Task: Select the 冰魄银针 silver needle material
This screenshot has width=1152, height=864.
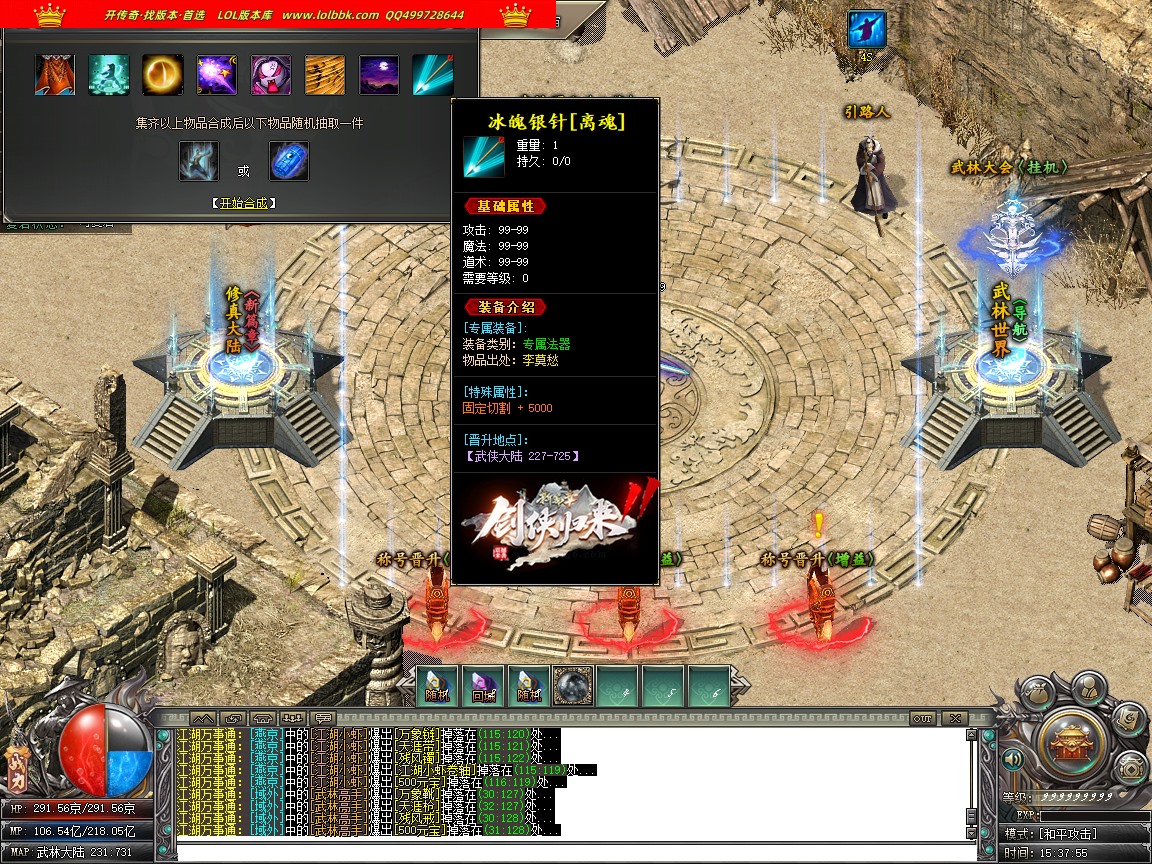Action: click(x=432, y=75)
